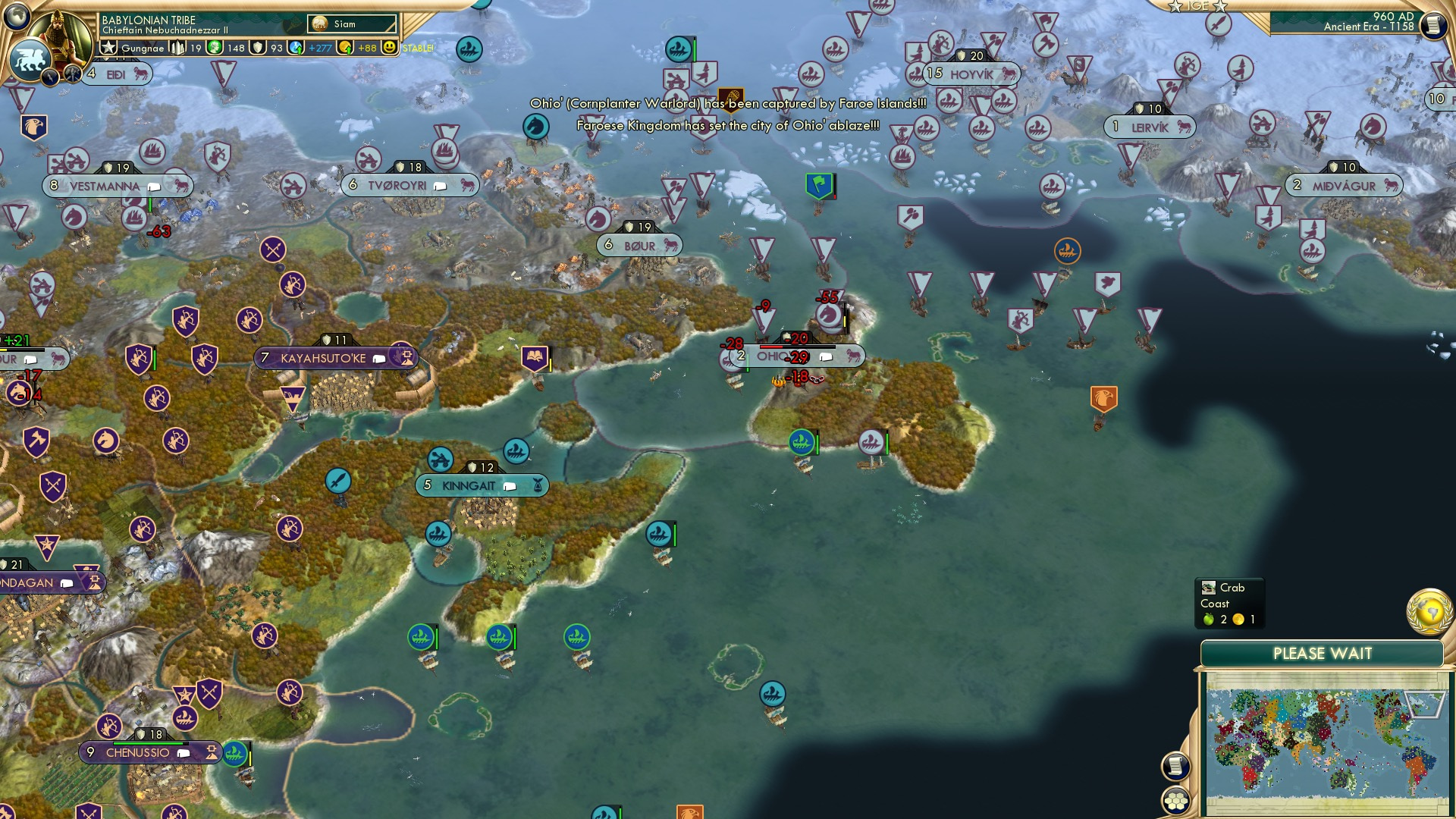Viewport: 1456px width, 819px height.
Task: Open the Kinngait city banner
Action: [x=469, y=485]
